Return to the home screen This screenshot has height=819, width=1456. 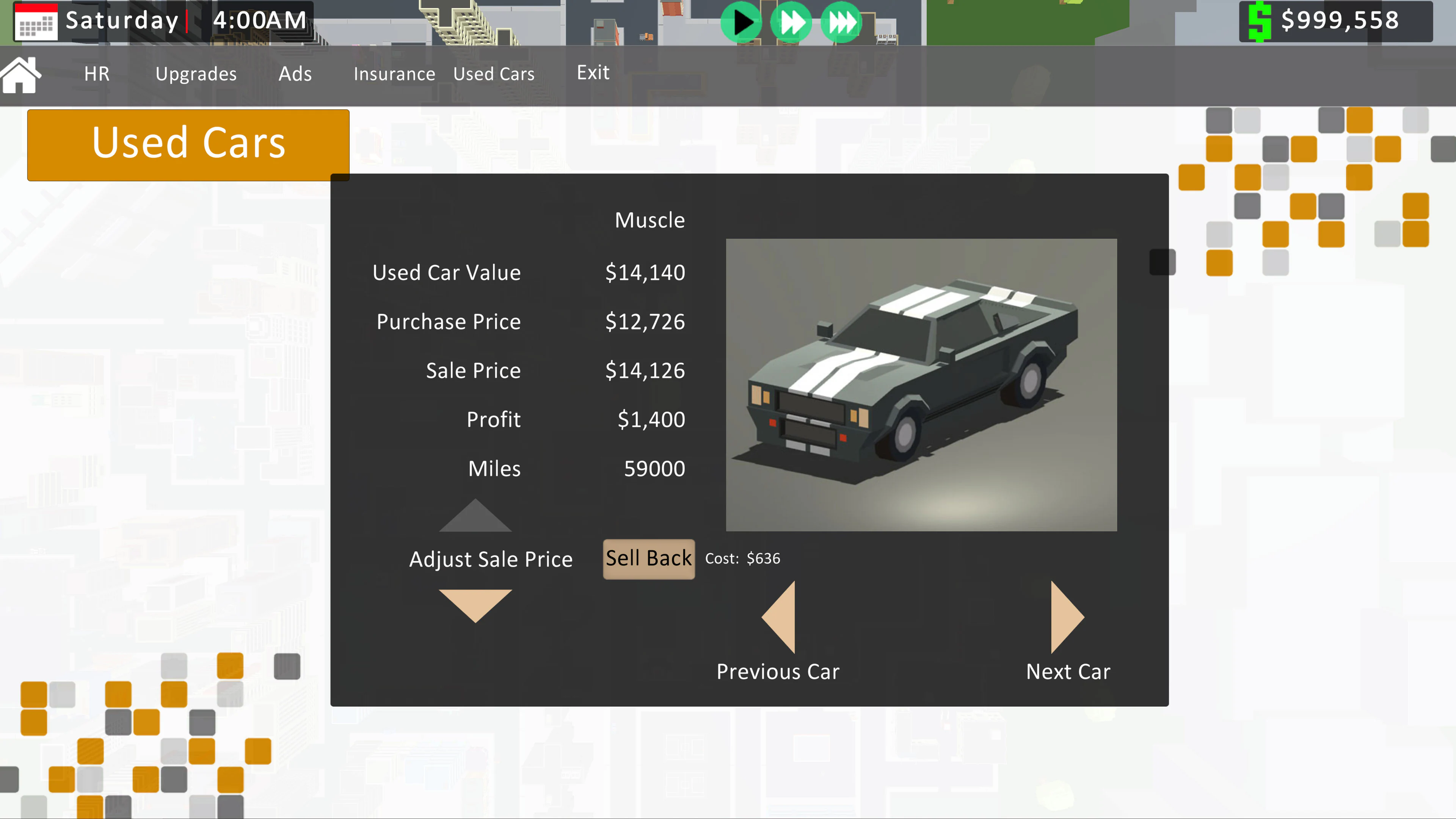click(20, 74)
